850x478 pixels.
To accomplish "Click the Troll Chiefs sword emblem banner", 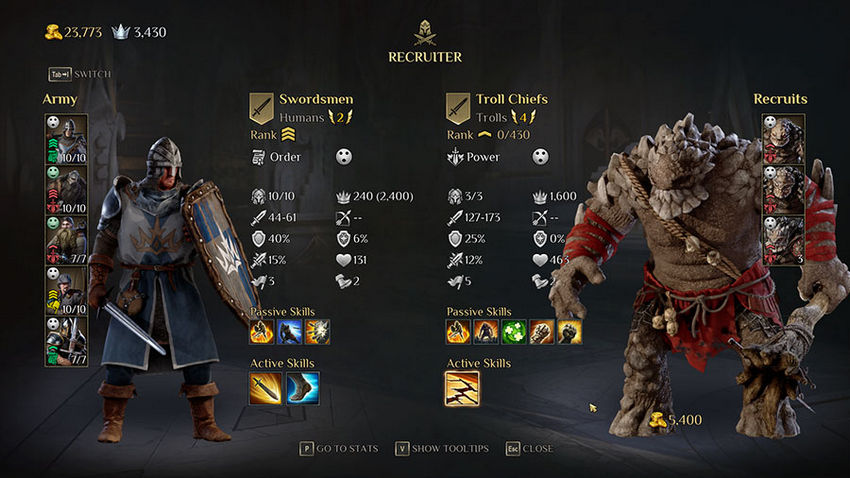I will [457, 107].
